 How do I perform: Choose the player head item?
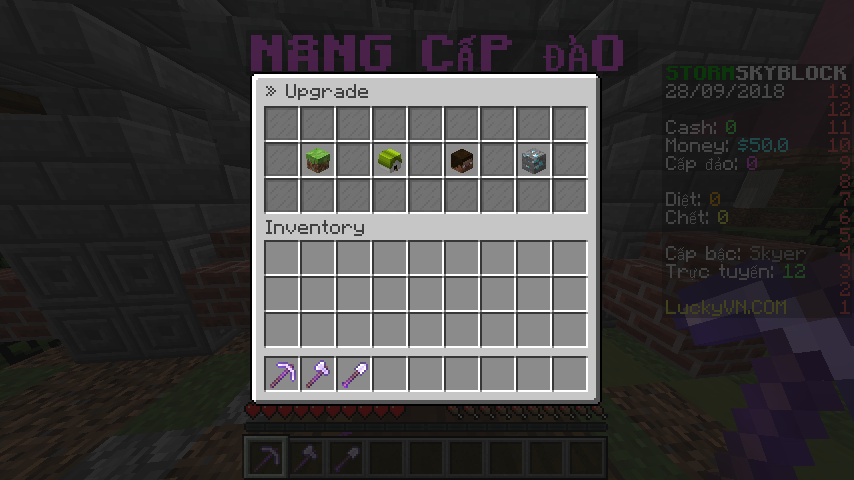tap(462, 160)
